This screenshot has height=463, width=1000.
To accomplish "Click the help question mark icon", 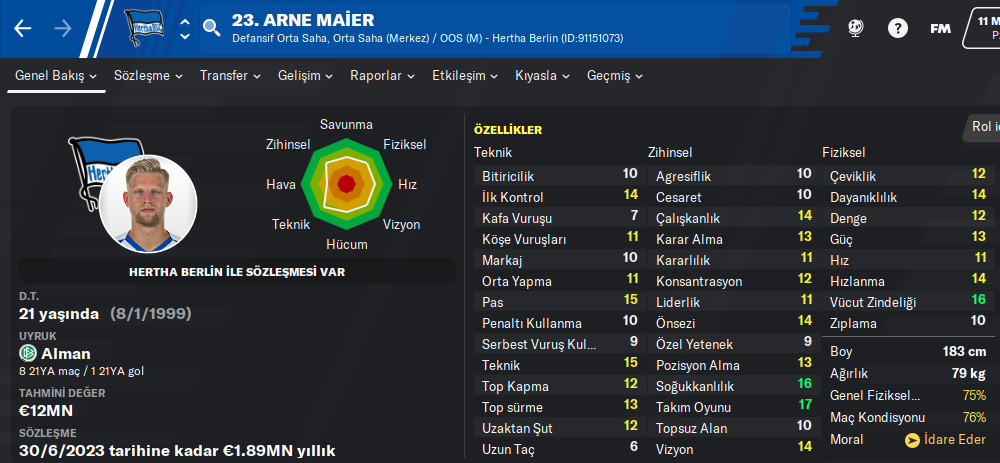I will 897,28.
